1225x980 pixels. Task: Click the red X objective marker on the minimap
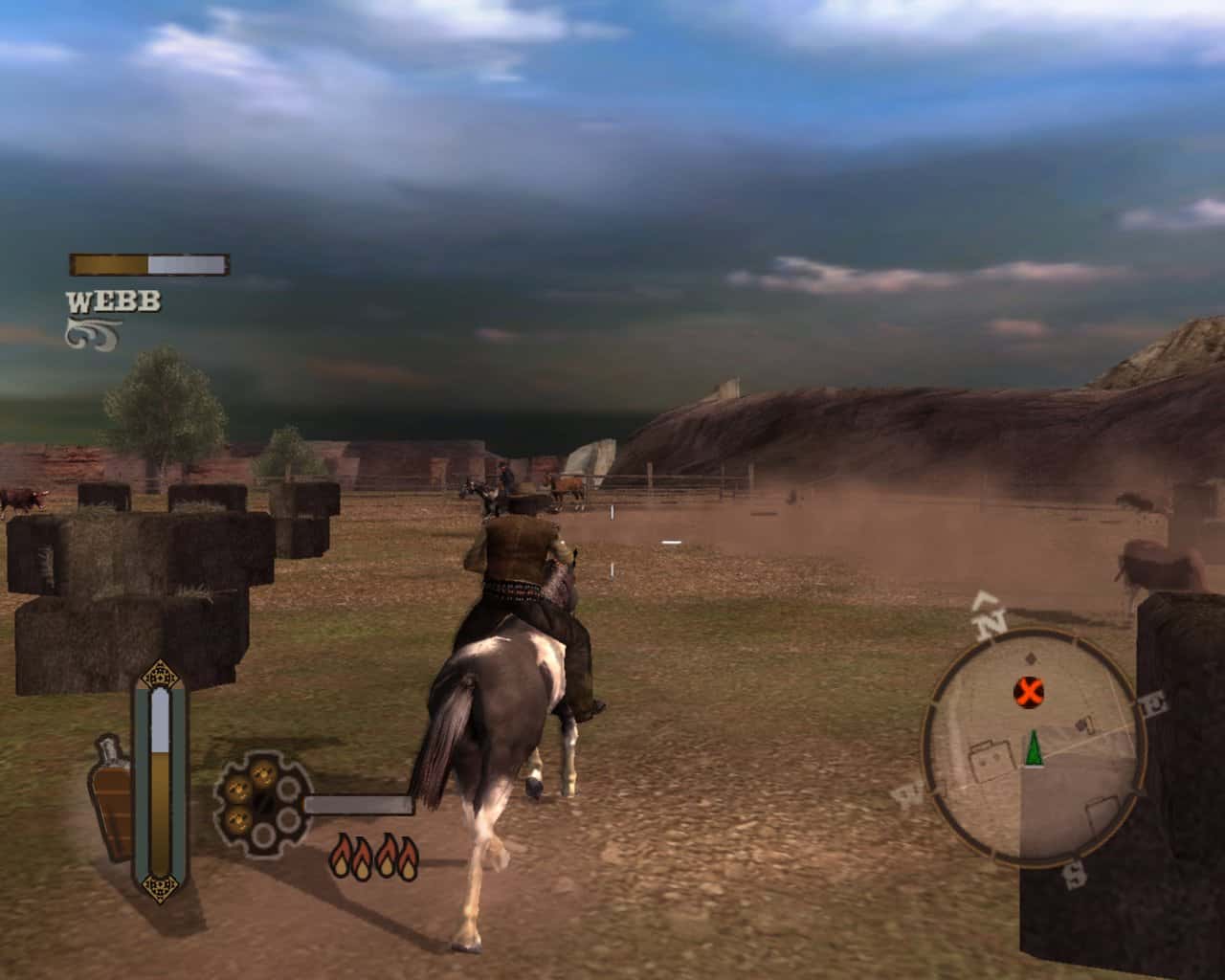pyautogui.click(x=1028, y=689)
